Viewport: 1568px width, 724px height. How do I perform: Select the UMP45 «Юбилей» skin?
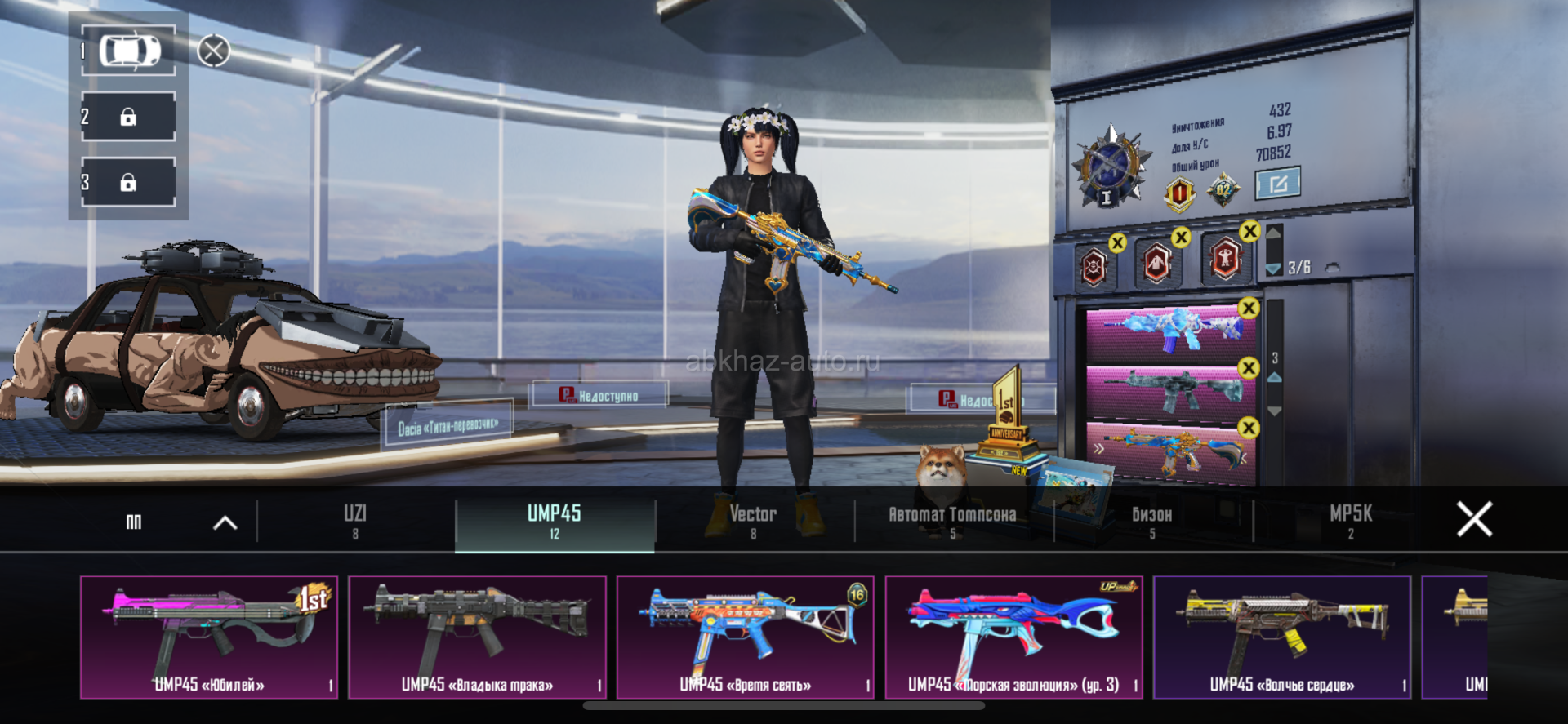pos(209,637)
